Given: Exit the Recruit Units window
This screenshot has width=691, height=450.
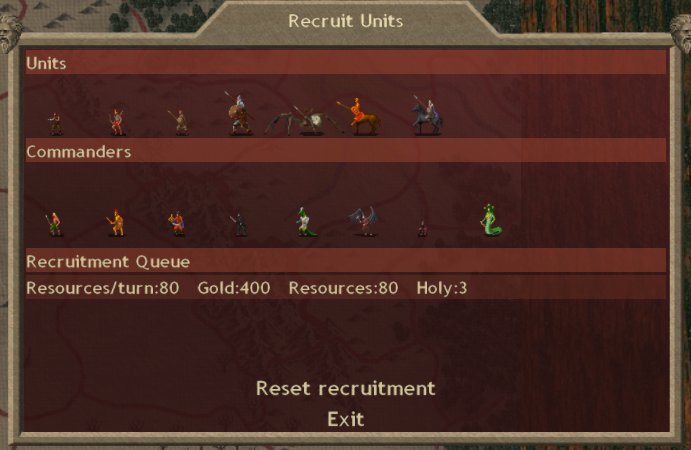Looking at the screenshot, I should [345, 419].
